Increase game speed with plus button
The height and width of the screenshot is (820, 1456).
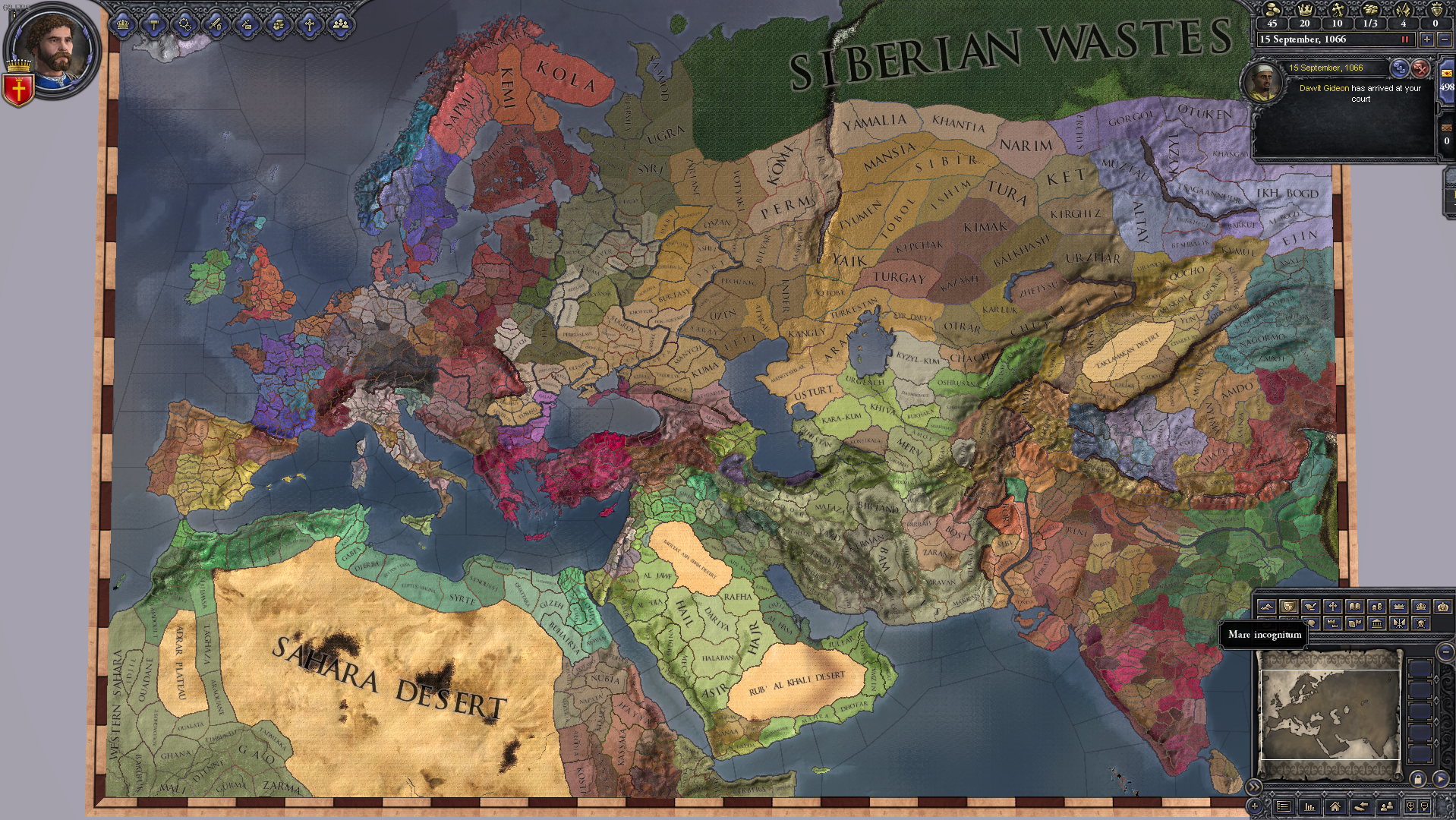[1427, 39]
